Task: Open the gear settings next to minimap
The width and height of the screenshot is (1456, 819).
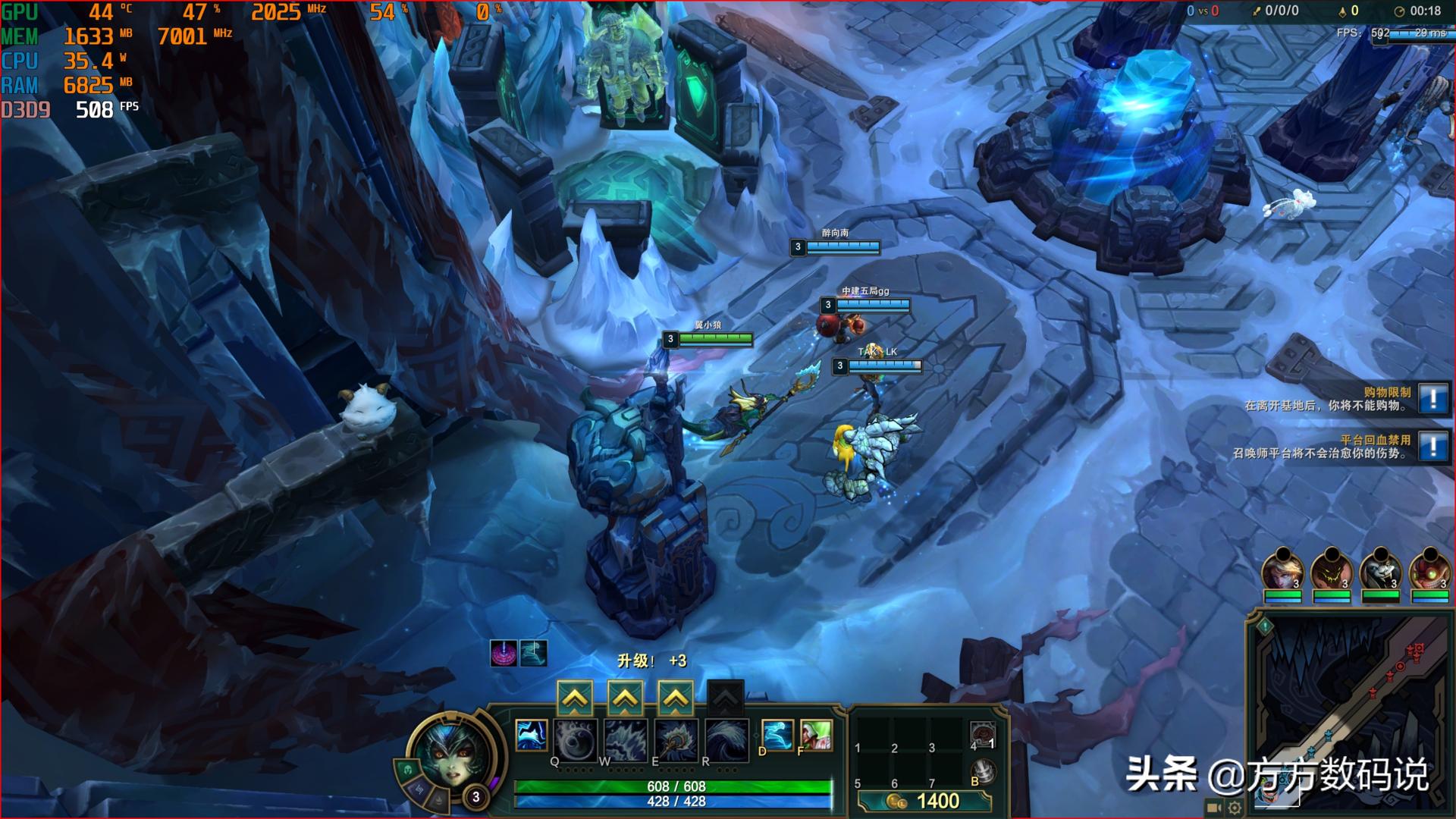Action: point(1235,808)
